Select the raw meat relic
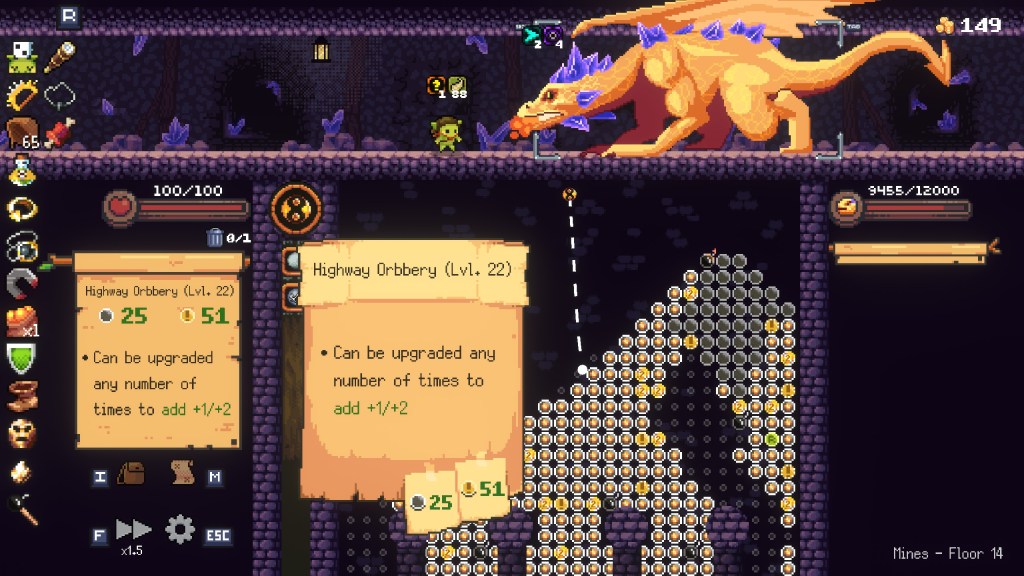Screen dimensions: 1024x576 tap(60, 133)
